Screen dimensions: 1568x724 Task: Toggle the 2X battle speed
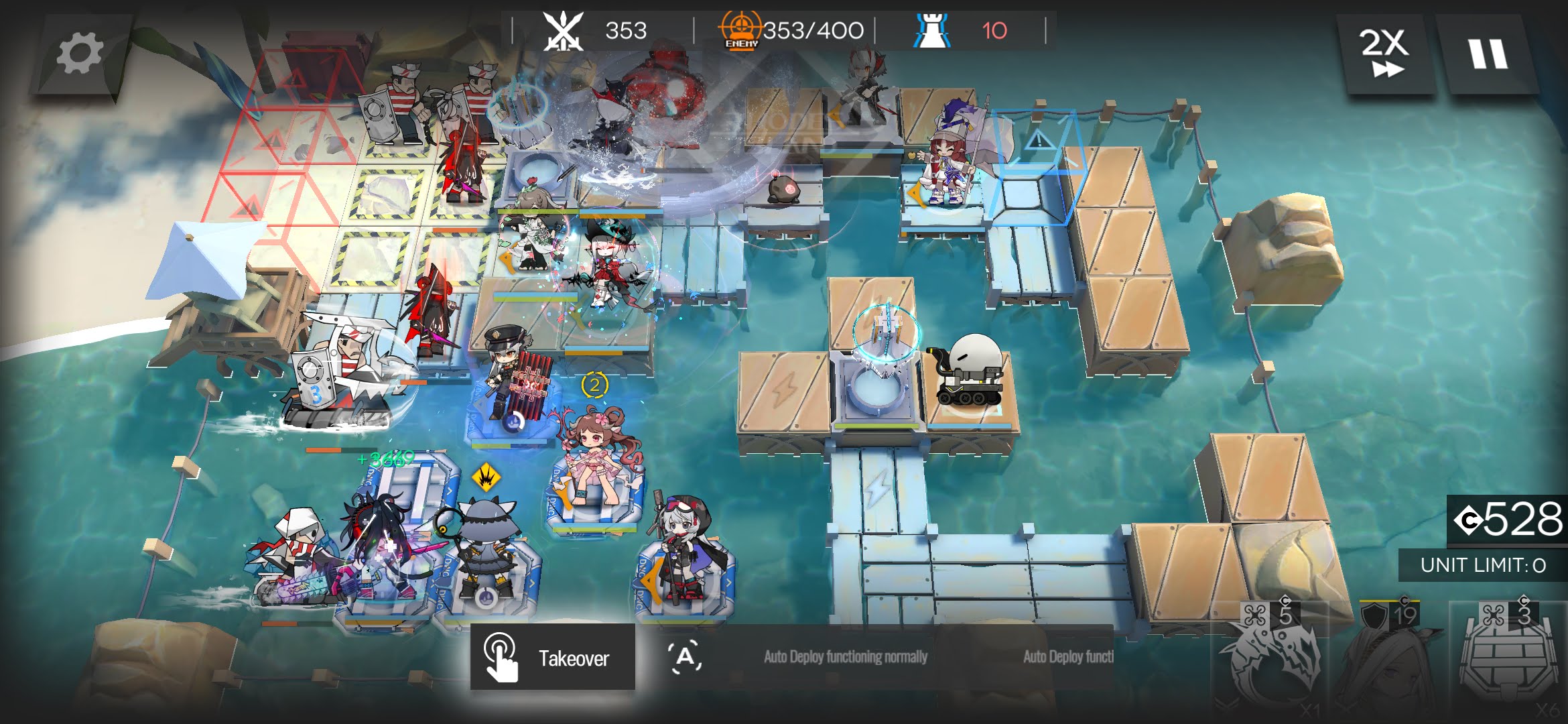click(1384, 54)
